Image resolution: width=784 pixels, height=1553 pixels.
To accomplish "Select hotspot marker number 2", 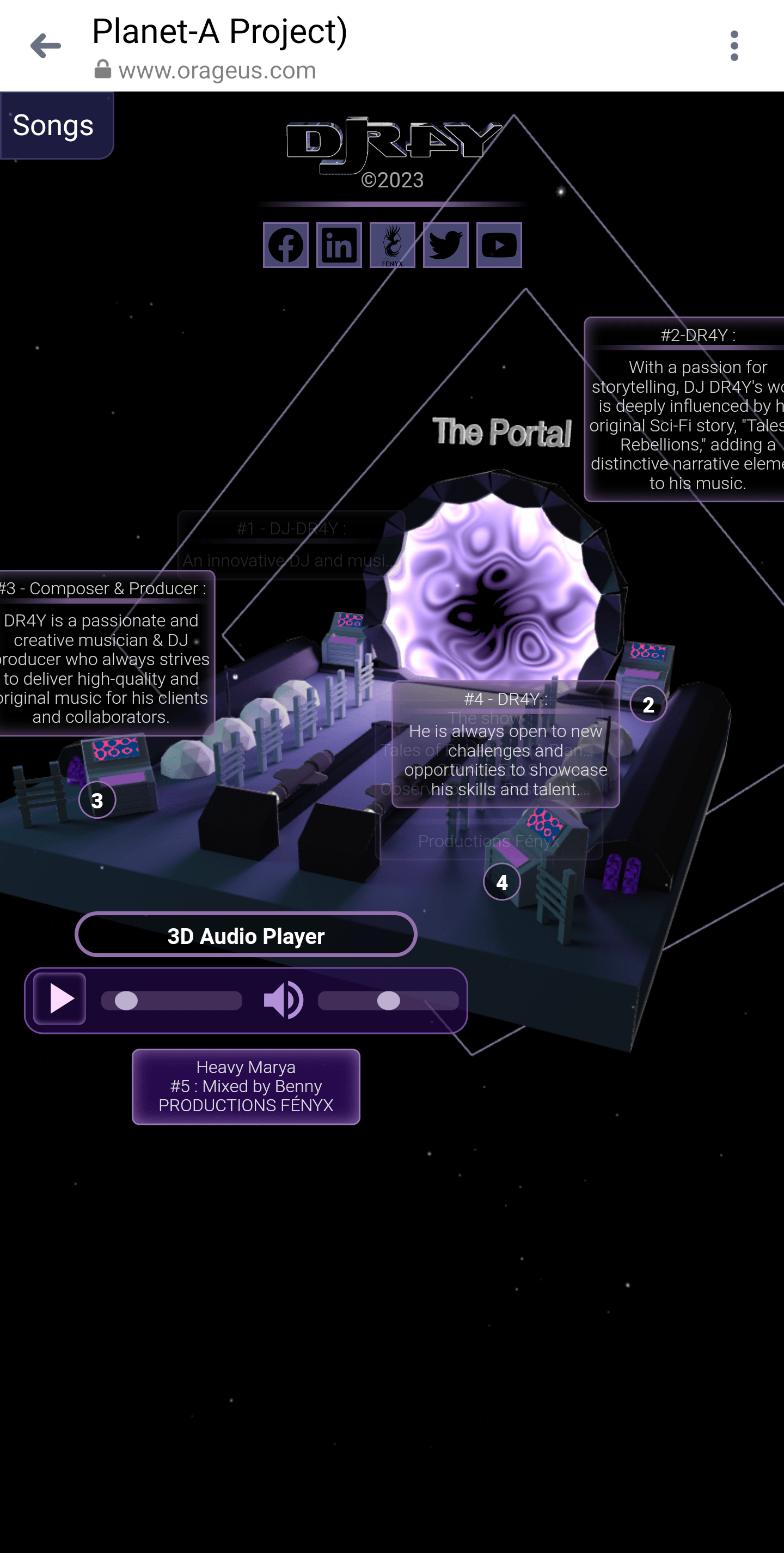I will click(x=648, y=704).
